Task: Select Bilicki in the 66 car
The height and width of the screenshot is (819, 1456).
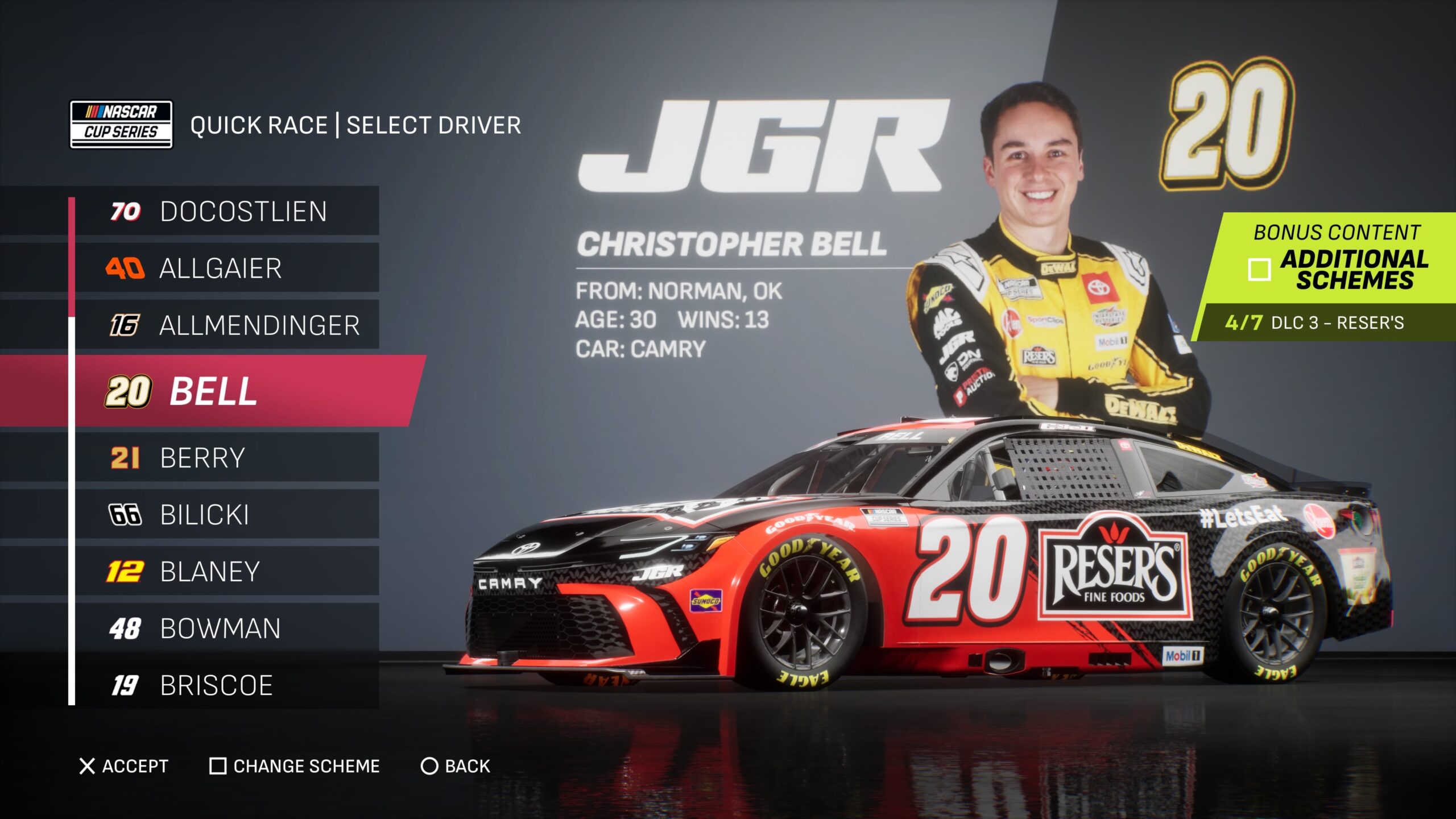Action: click(x=227, y=515)
